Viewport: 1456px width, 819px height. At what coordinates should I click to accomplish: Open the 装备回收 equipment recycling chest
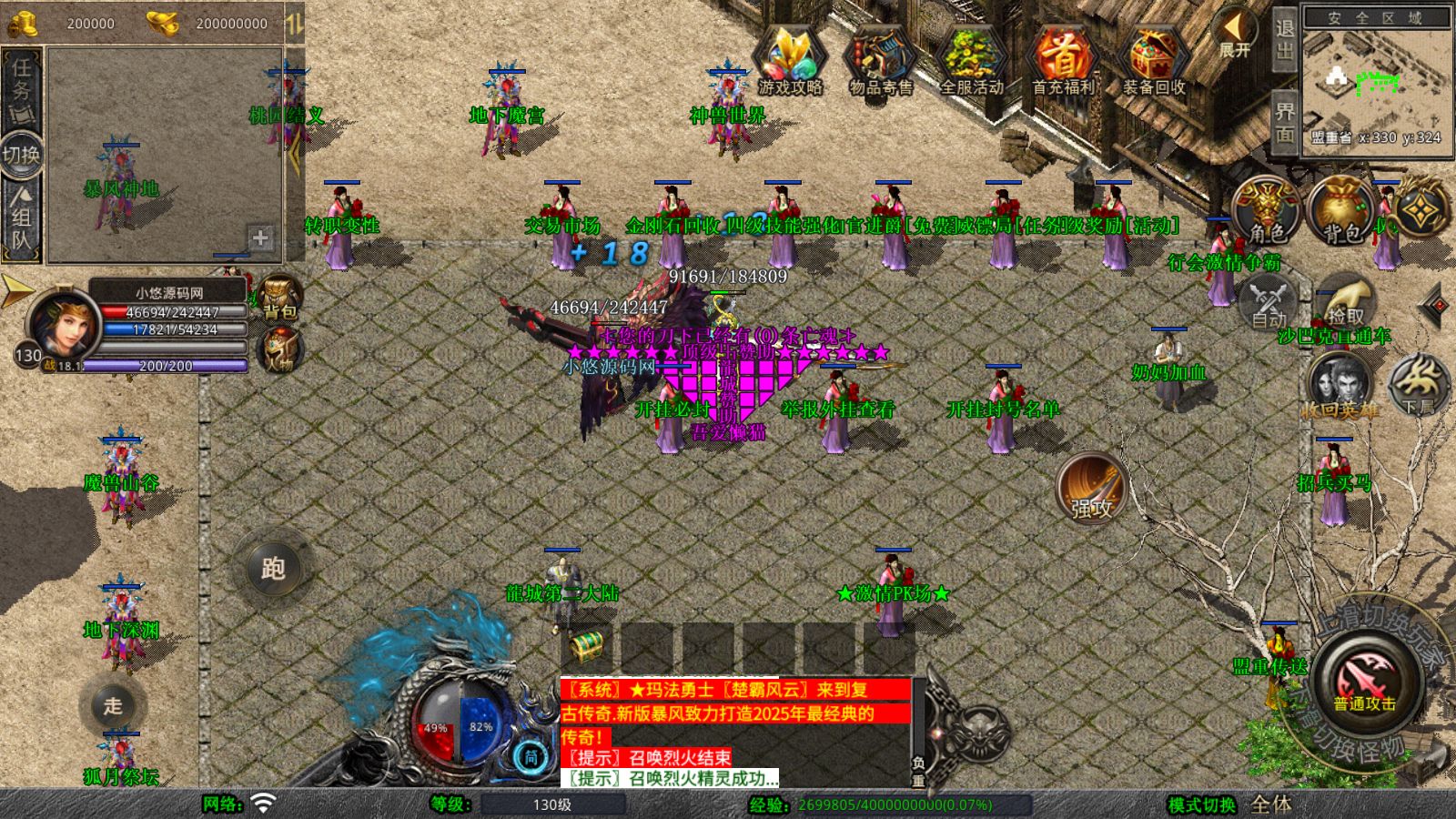click(1153, 57)
